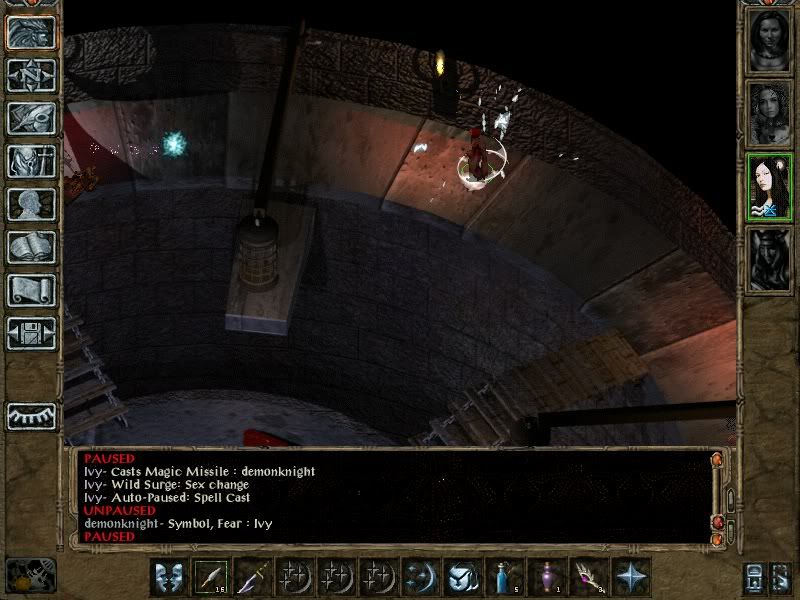
Task: Open the journal with quill icon
Action: [31, 118]
